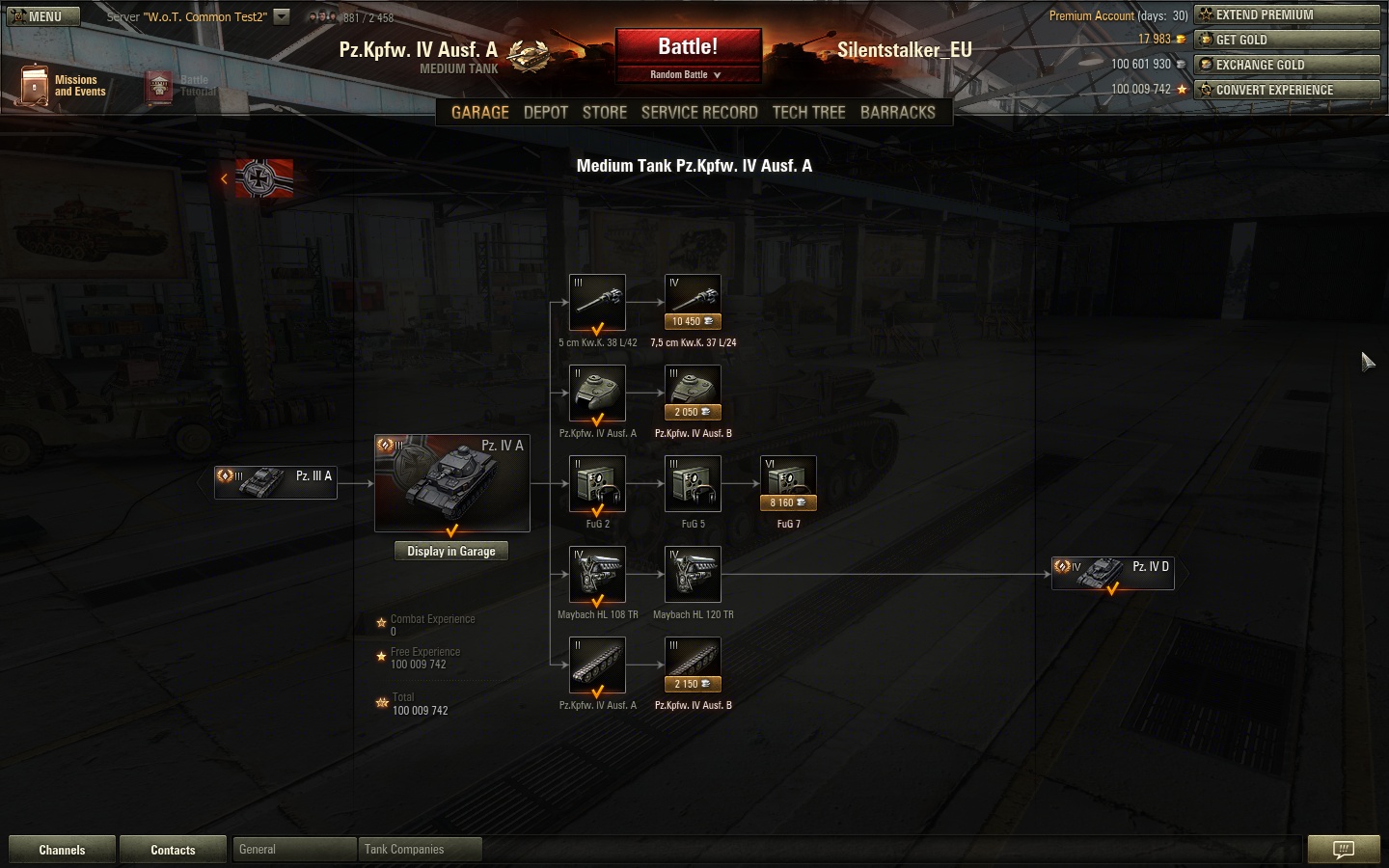
Task: Select the FuG 7 radio module
Action: coord(788,483)
